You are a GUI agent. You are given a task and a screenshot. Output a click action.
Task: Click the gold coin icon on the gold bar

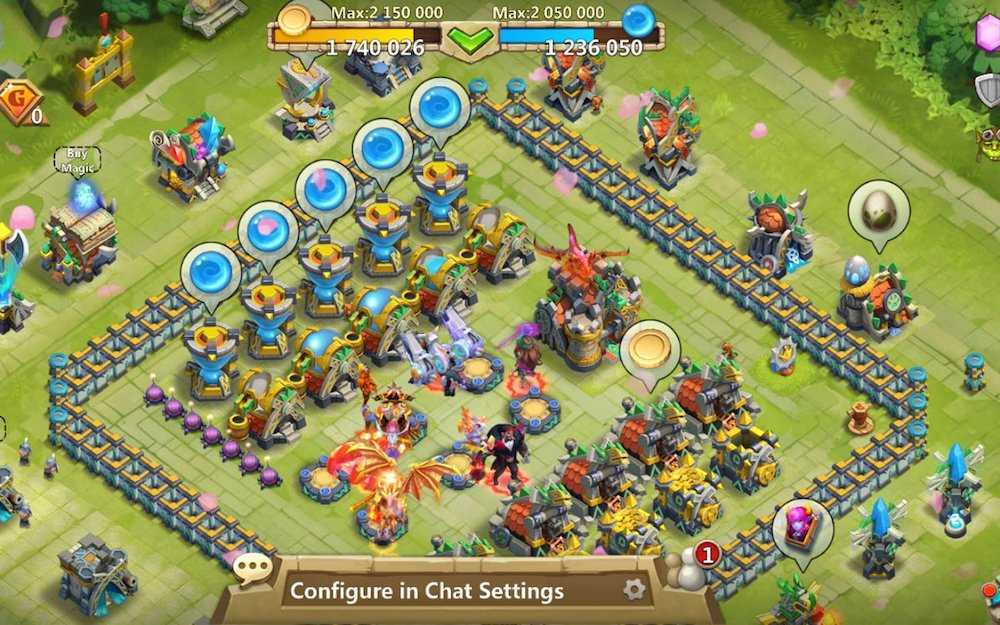294,19
